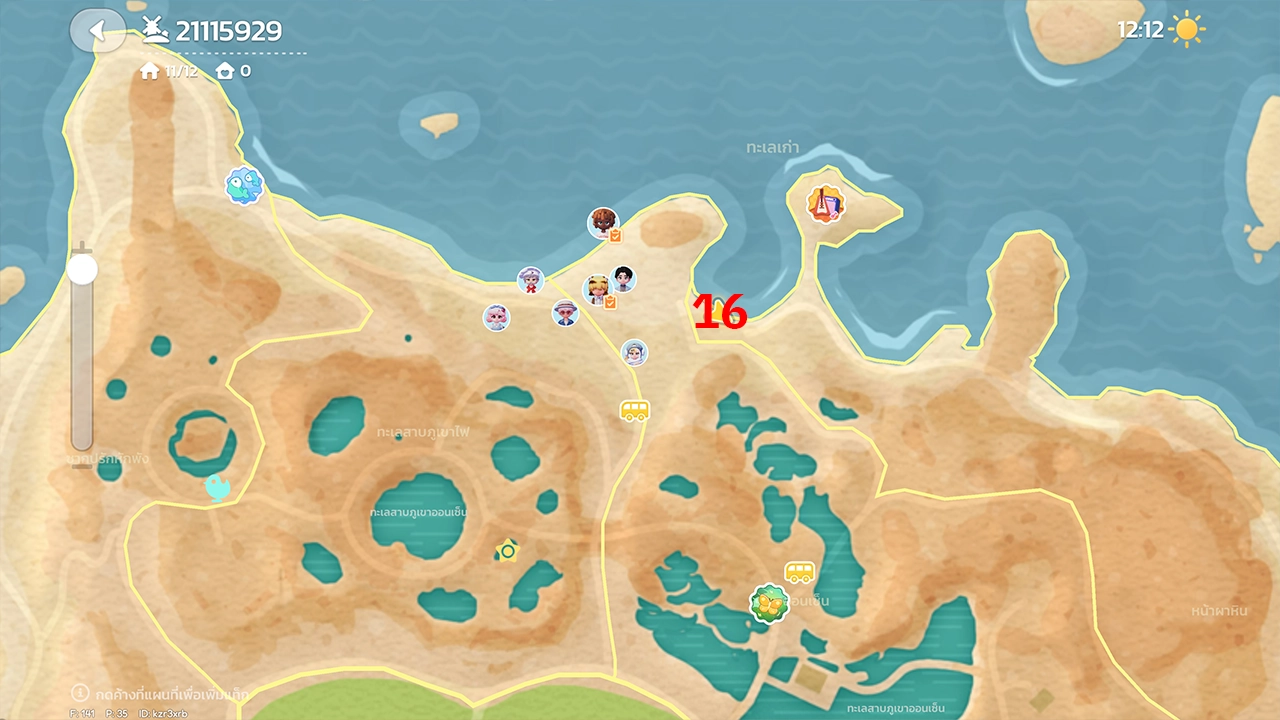This screenshot has width=1280, height=720.
Task: Tap the cyan bird marker
Action: 217,487
